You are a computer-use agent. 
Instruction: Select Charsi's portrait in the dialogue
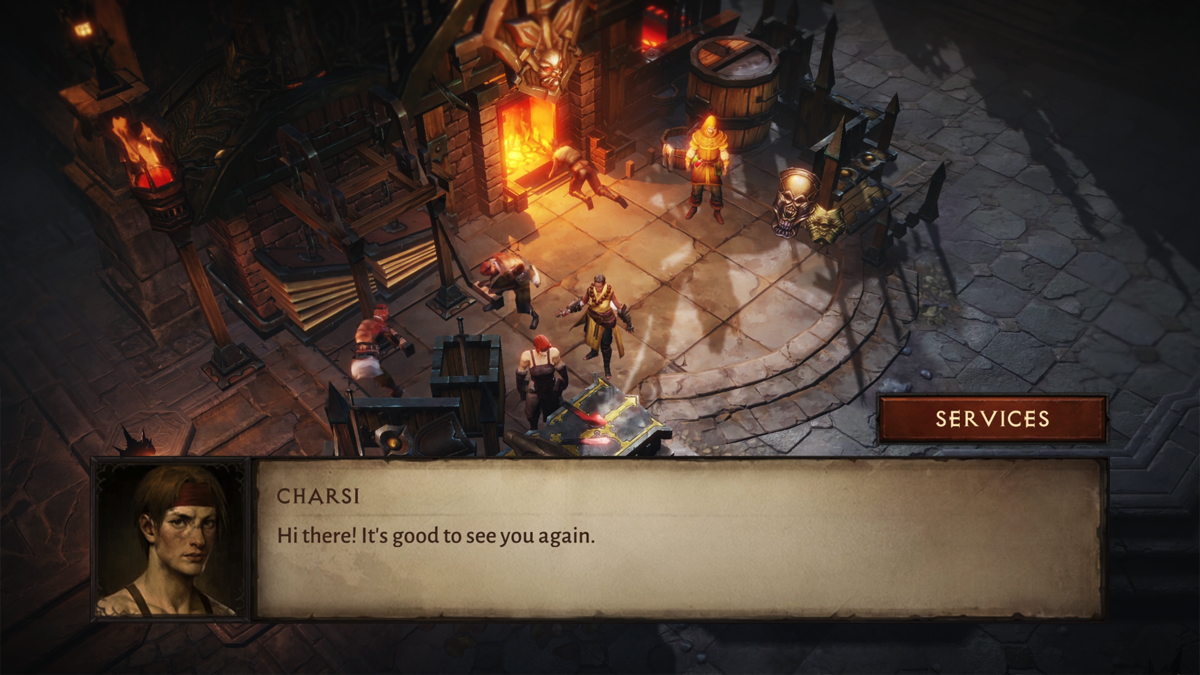170,539
